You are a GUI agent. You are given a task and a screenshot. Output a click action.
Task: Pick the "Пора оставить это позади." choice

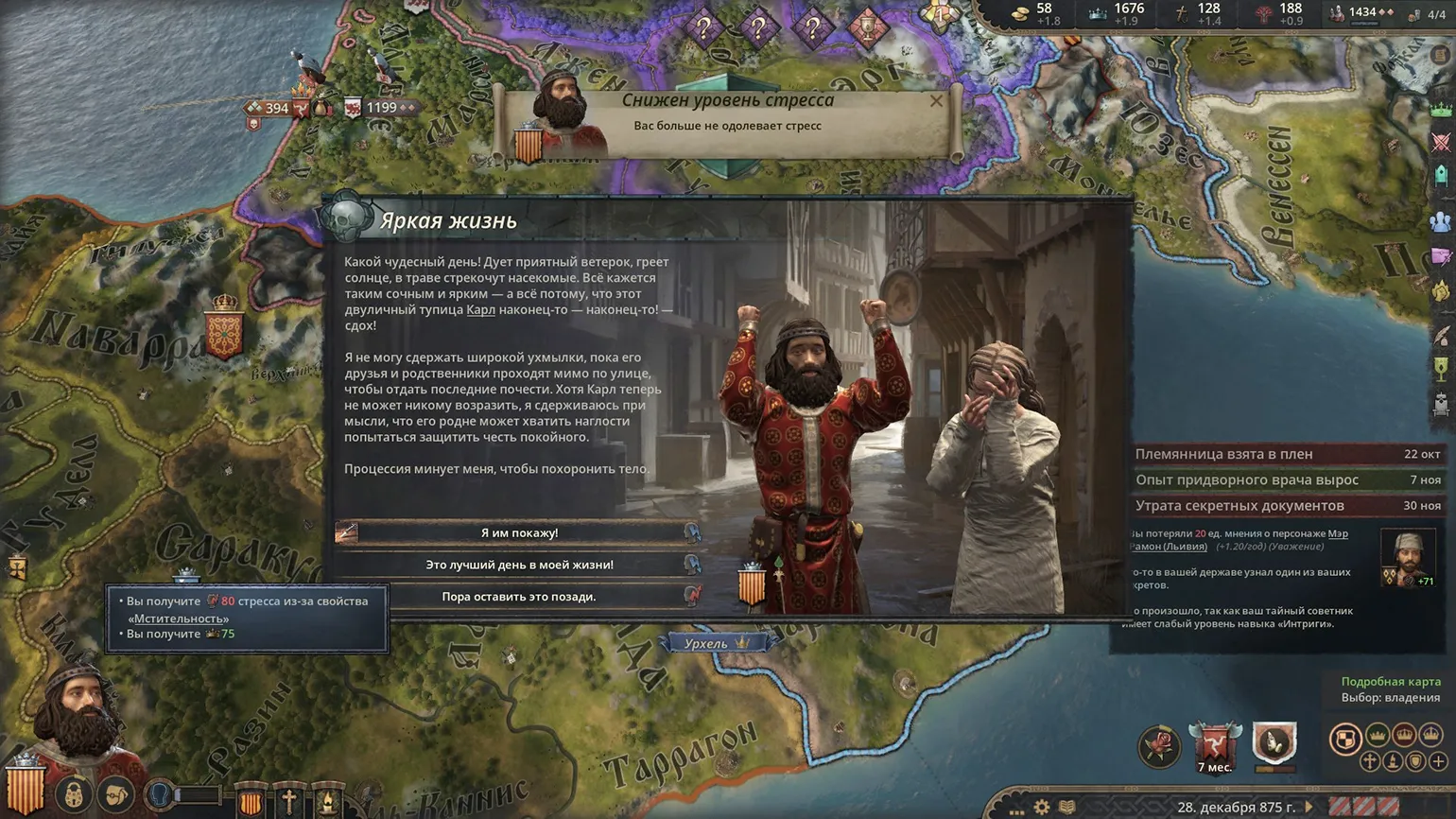click(x=519, y=597)
